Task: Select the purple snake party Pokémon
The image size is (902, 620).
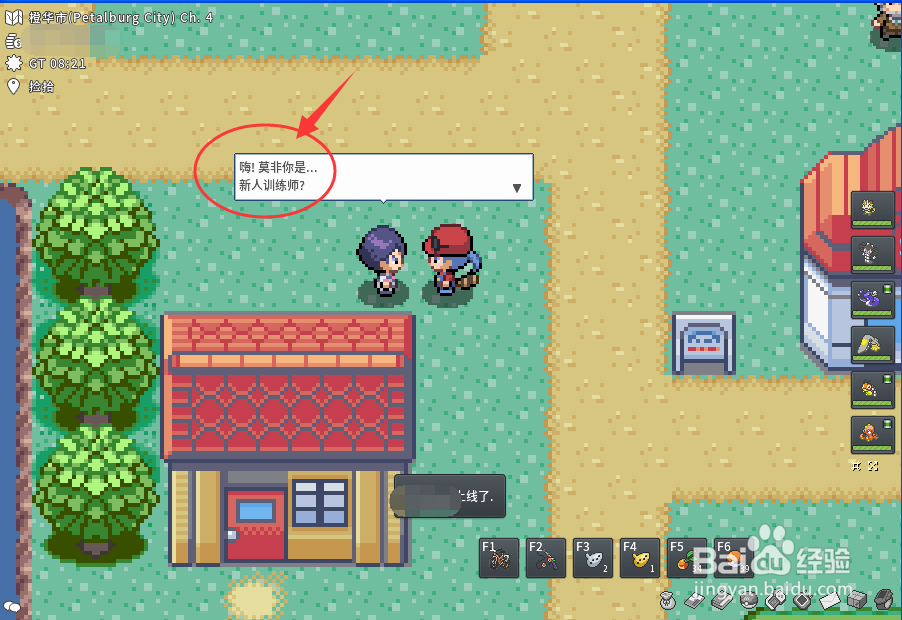Action: click(x=872, y=300)
